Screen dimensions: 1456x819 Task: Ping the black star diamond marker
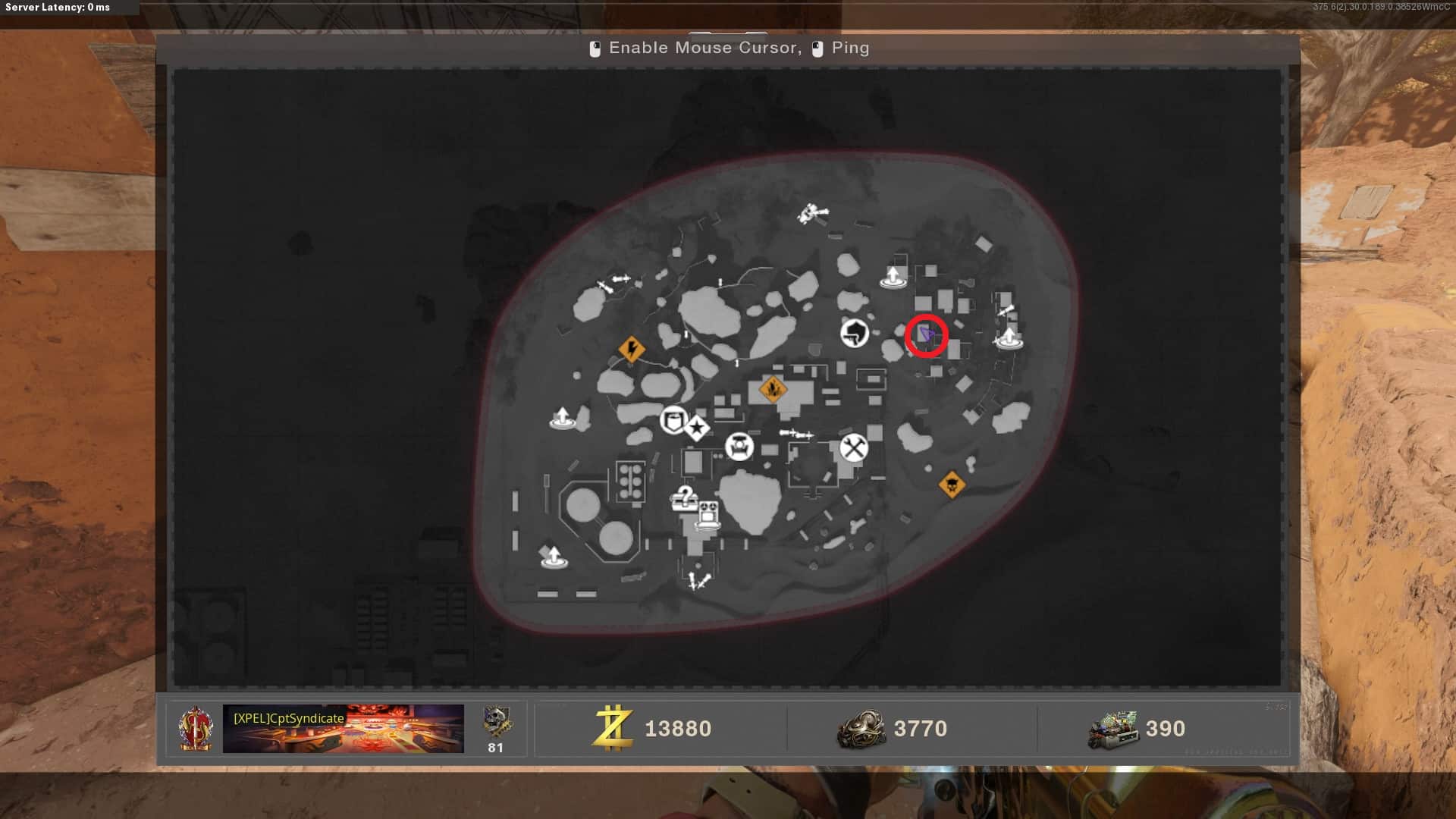pyautogui.click(x=697, y=428)
